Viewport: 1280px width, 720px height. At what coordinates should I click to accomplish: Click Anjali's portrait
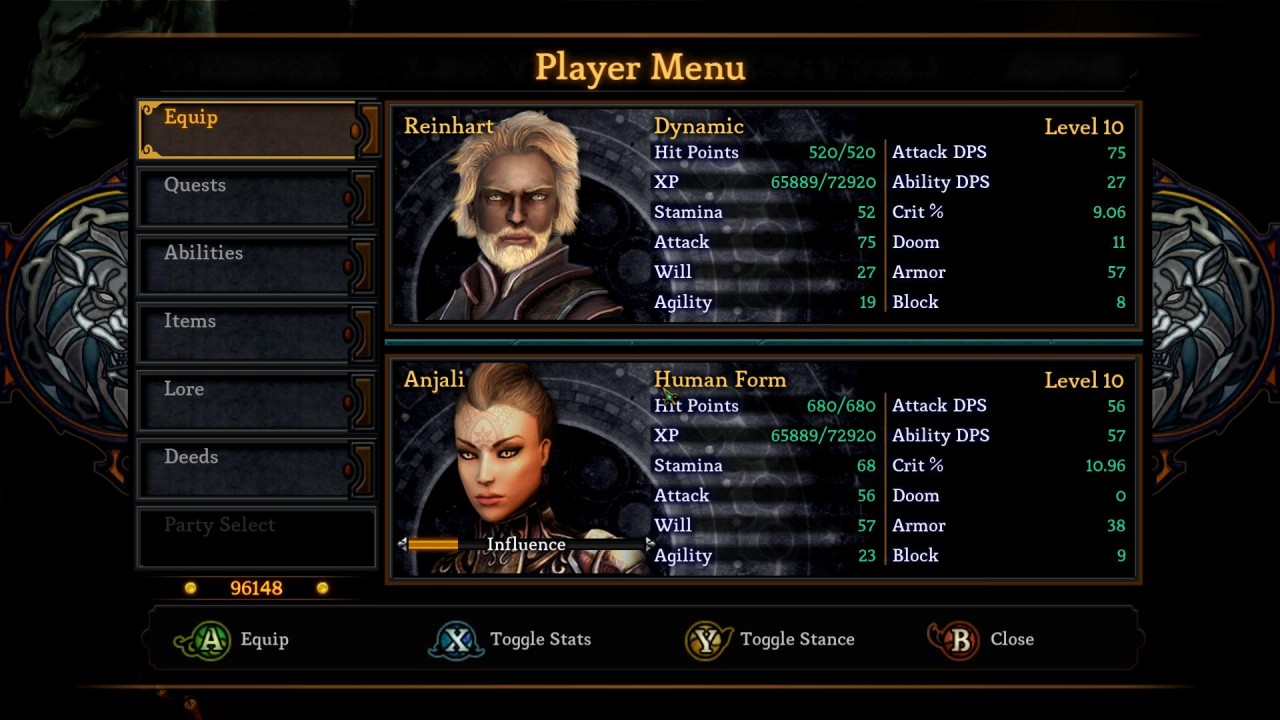pyautogui.click(x=505, y=450)
